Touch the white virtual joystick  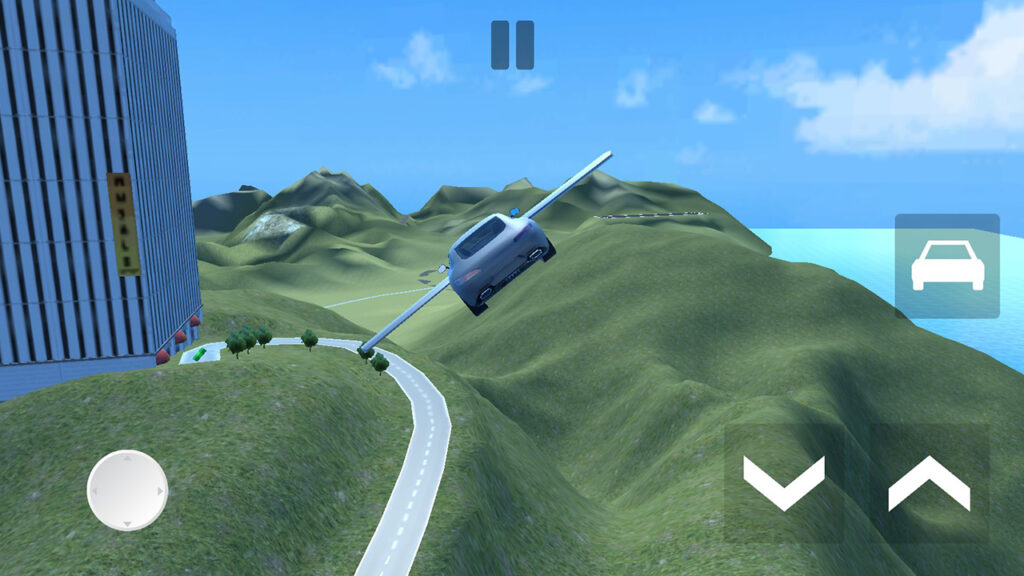pyautogui.click(x=127, y=490)
